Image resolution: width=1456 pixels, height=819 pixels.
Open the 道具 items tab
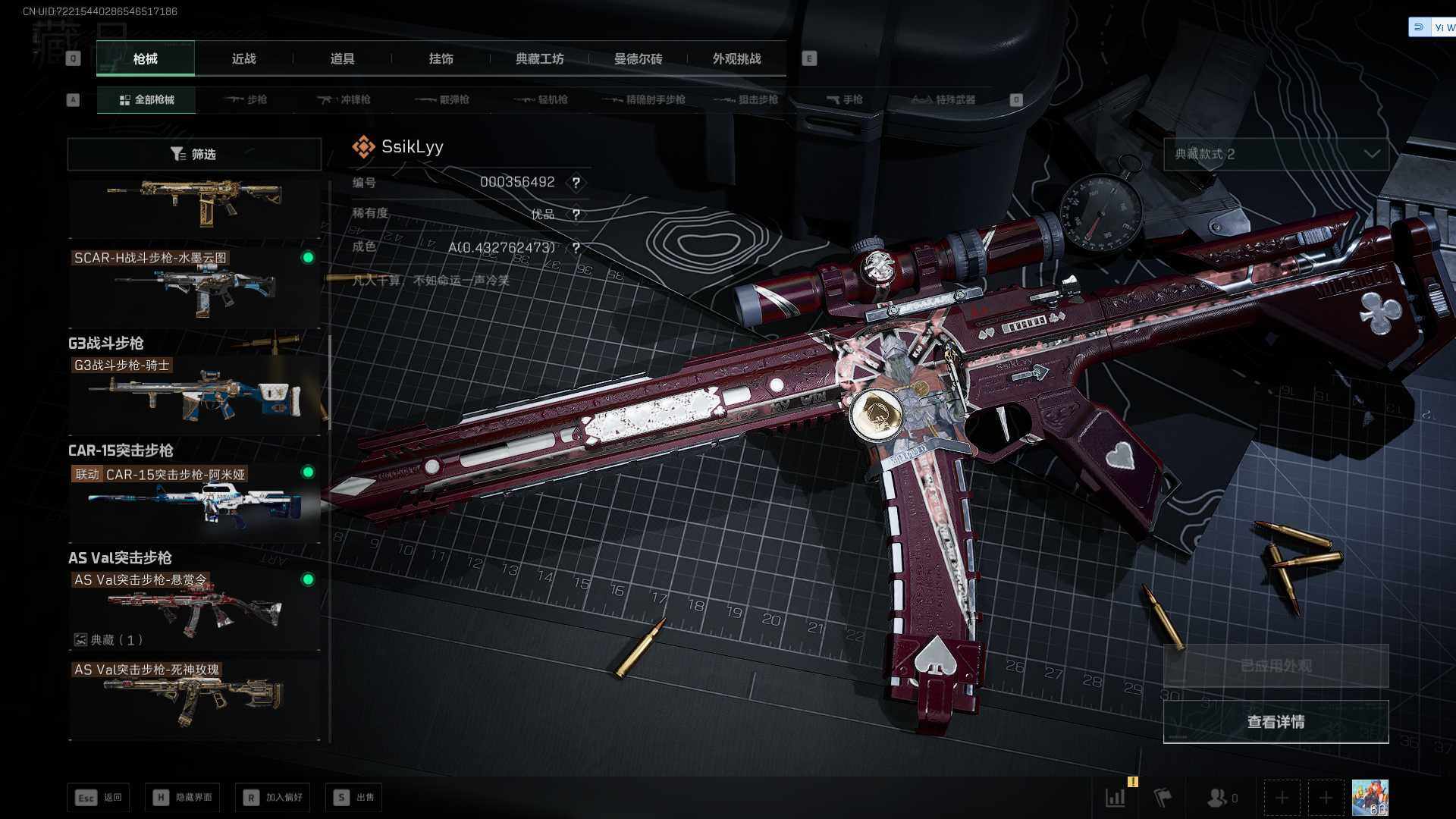(x=342, y=59)
